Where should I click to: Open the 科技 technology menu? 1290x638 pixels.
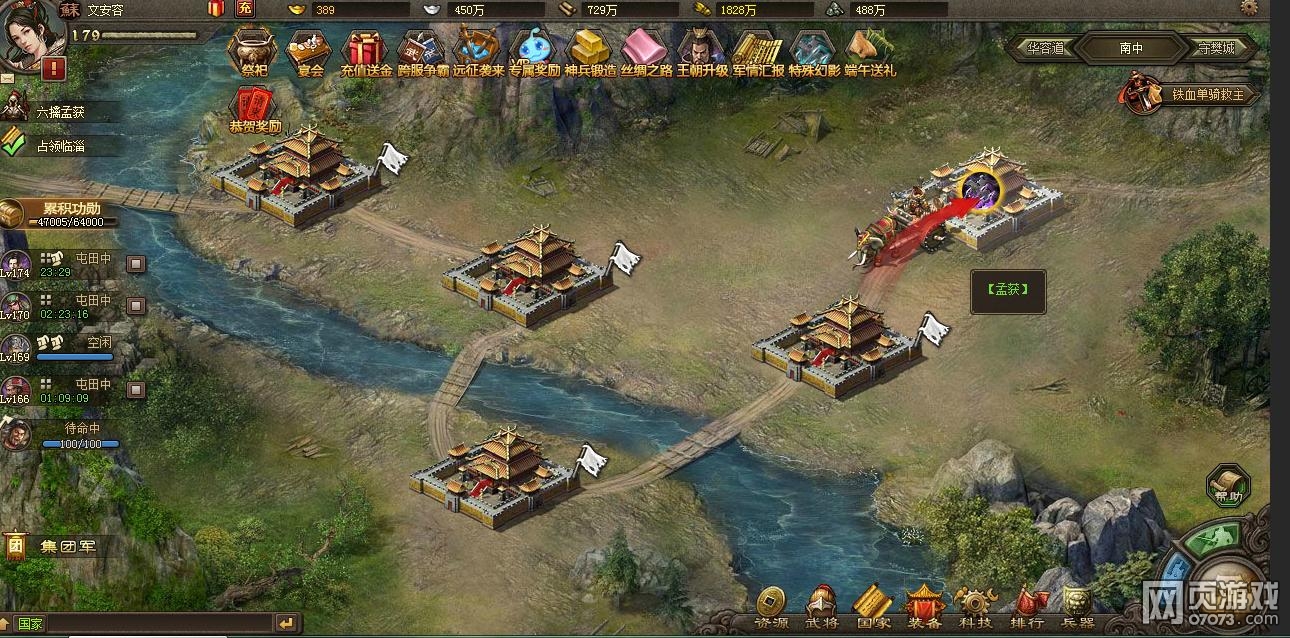click(x=973, y=605)
